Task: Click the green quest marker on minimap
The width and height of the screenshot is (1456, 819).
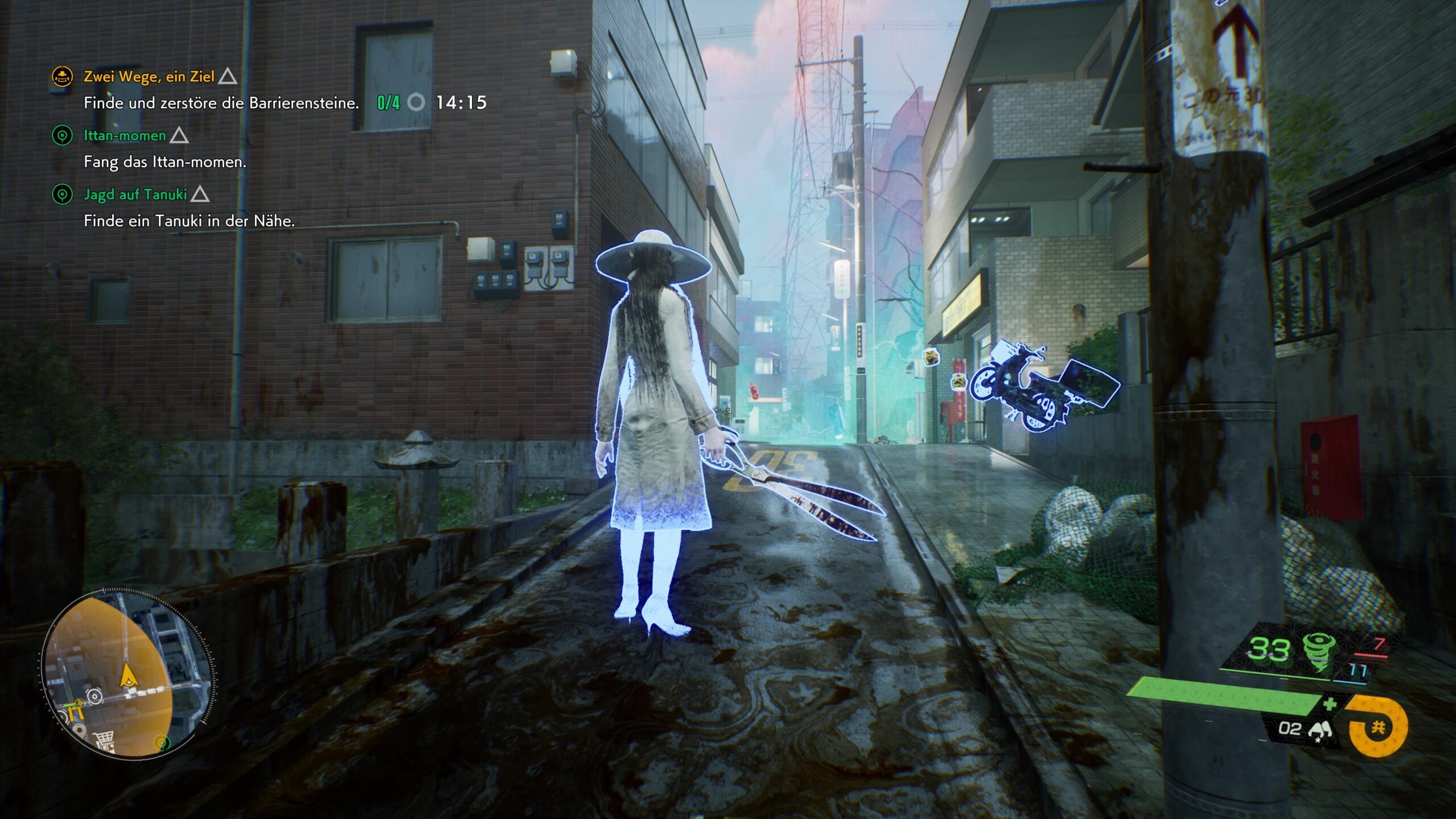Action: click(x=163, y=742)
